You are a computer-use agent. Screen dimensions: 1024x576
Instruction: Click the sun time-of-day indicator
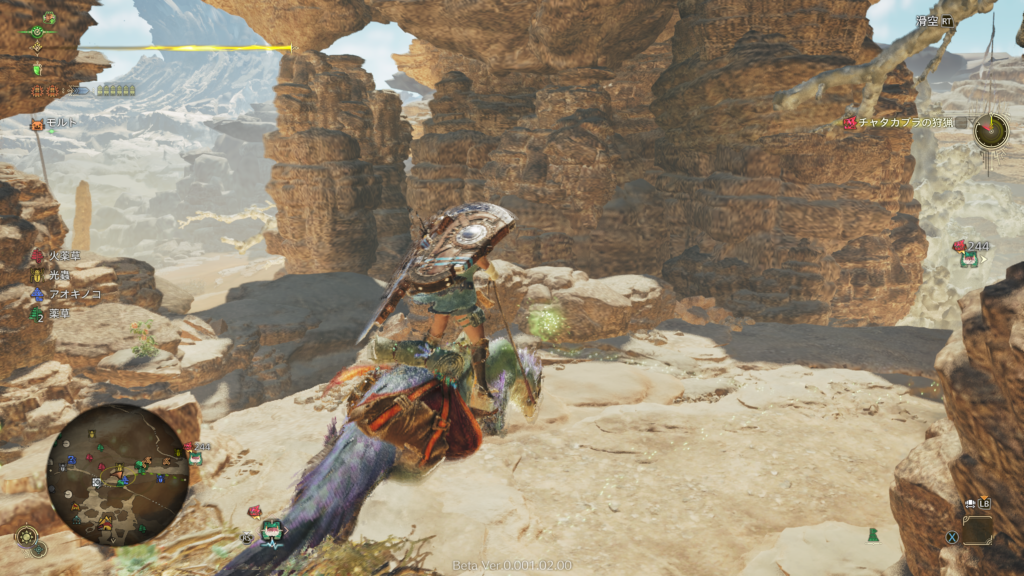coord(24,536)
